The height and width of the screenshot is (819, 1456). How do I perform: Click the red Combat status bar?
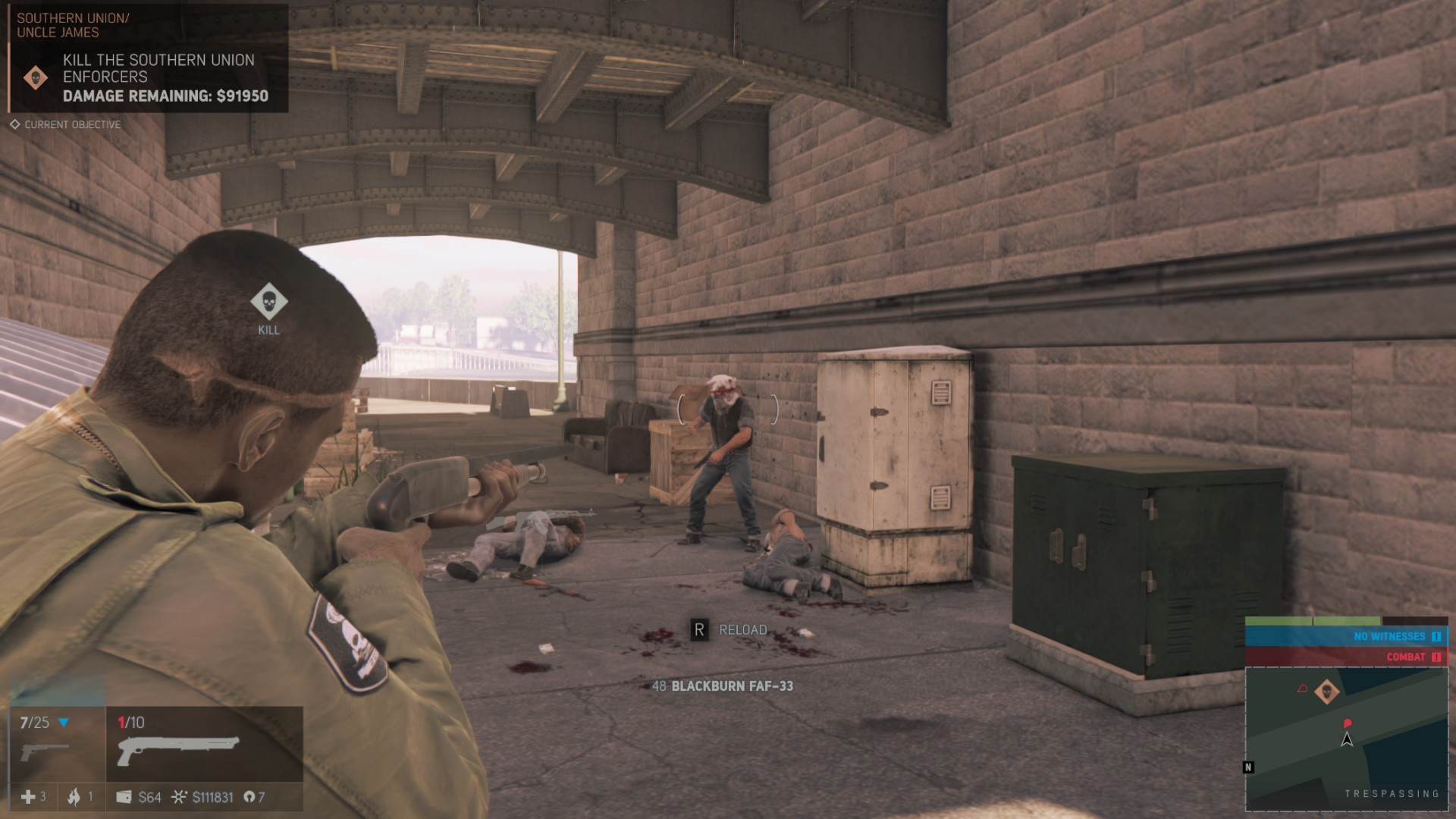point(1346,657)
